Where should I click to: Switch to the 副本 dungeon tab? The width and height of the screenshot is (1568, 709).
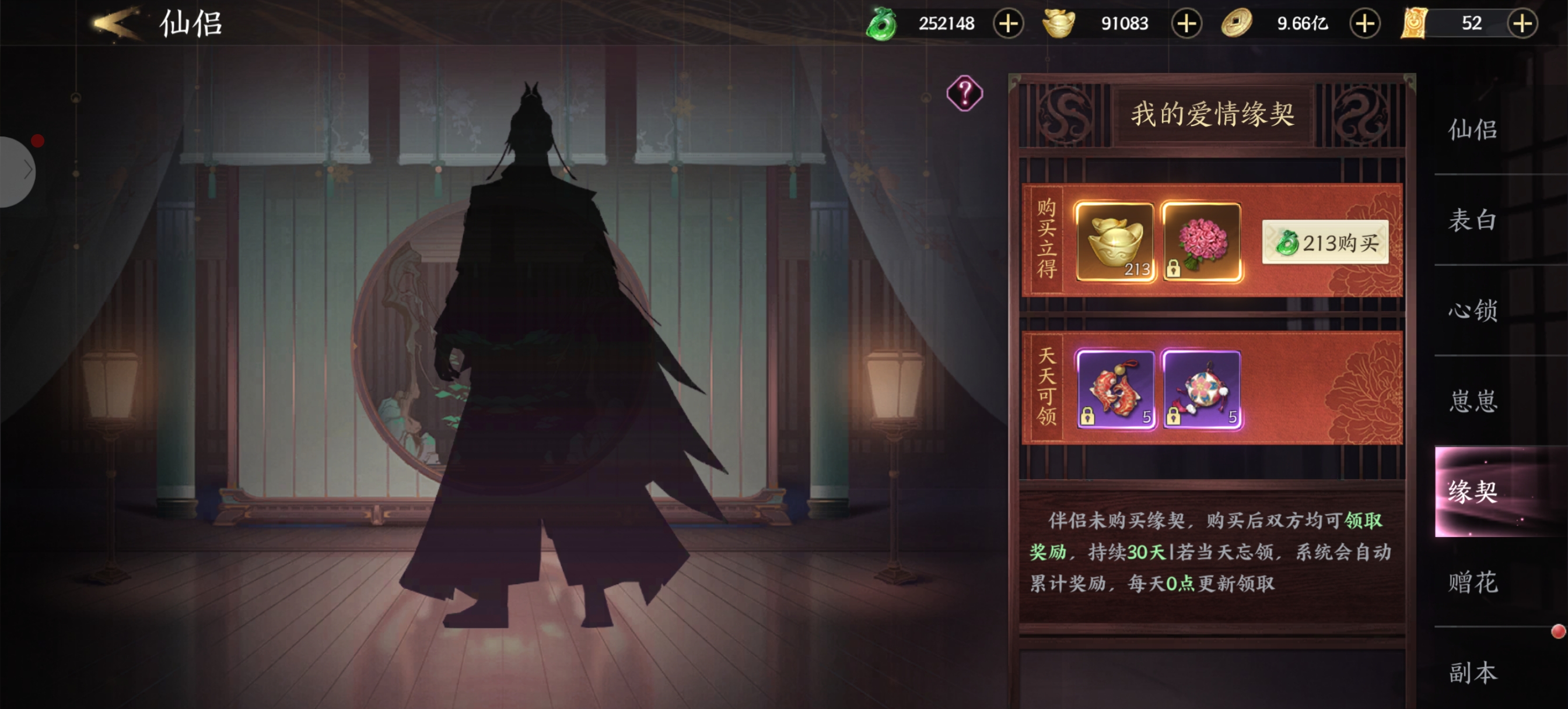1472,672
